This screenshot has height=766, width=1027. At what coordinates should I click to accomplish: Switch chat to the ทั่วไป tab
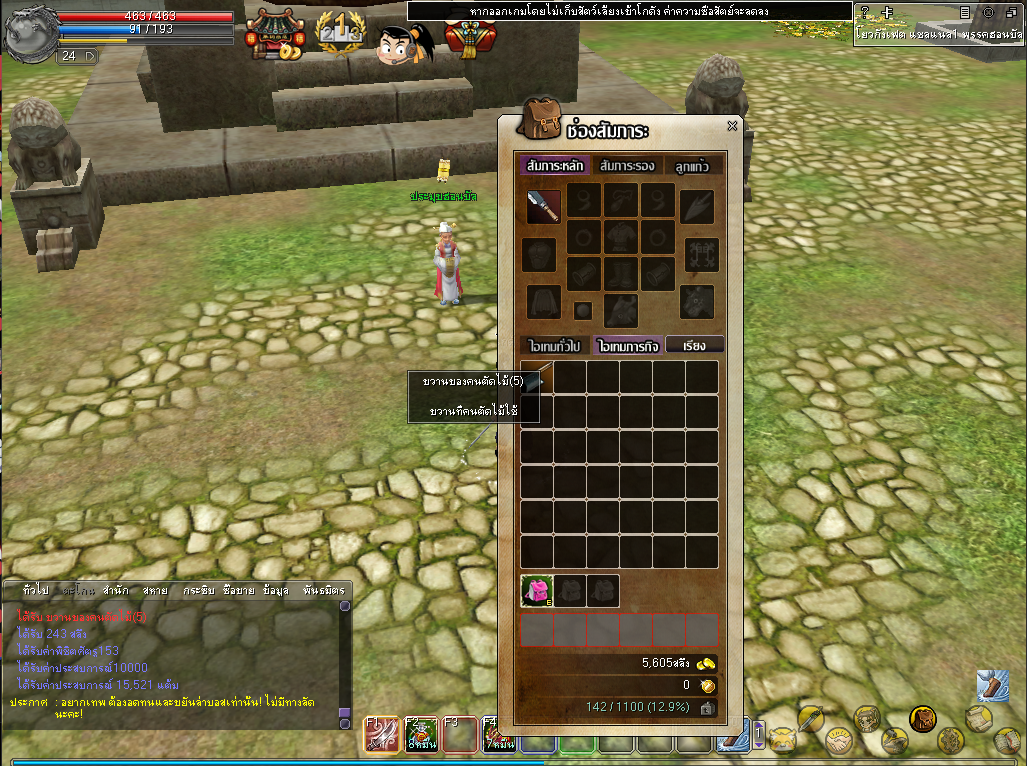point(35,591)
